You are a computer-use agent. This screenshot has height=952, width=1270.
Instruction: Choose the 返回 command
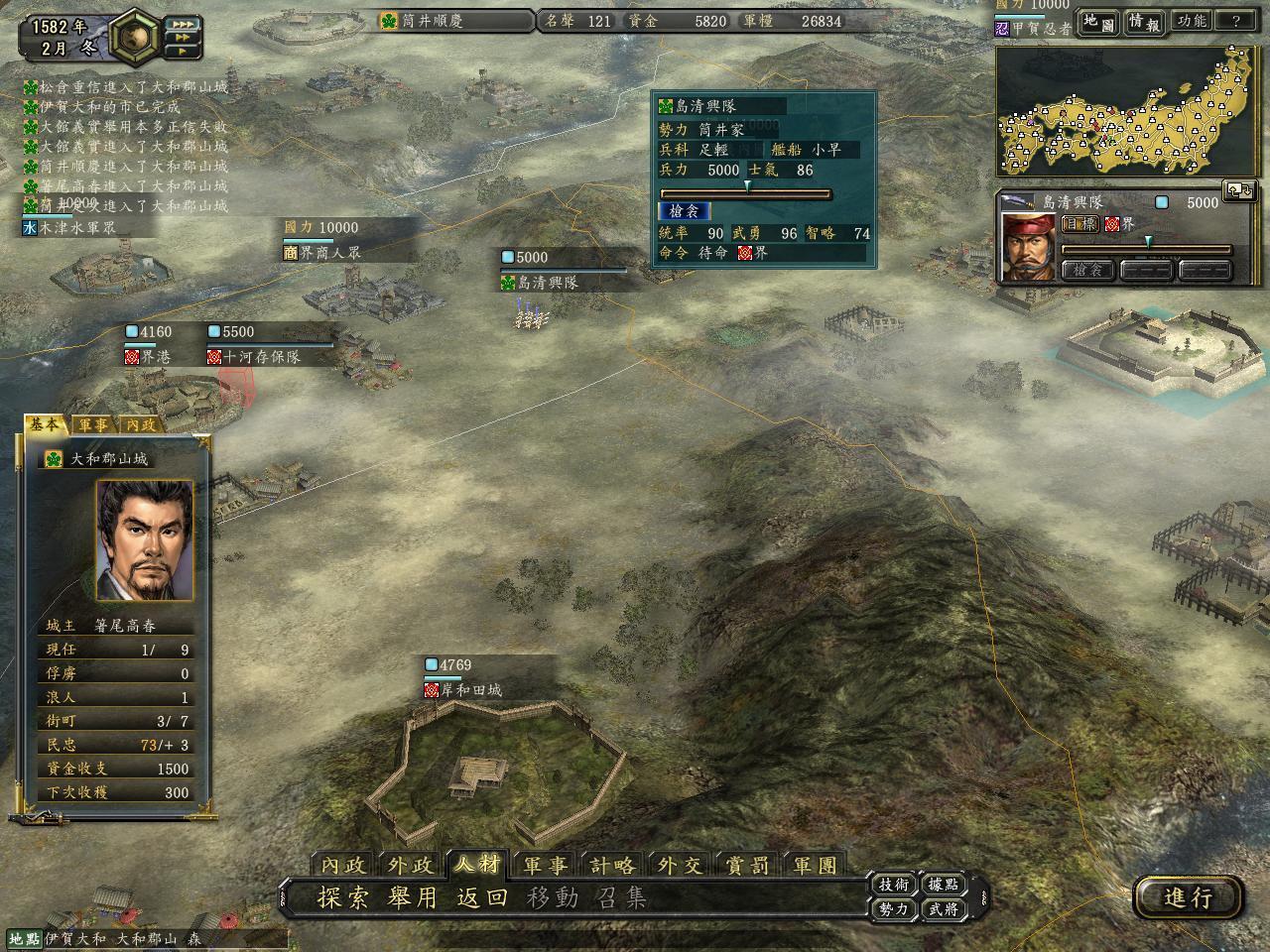pos(482,898)
